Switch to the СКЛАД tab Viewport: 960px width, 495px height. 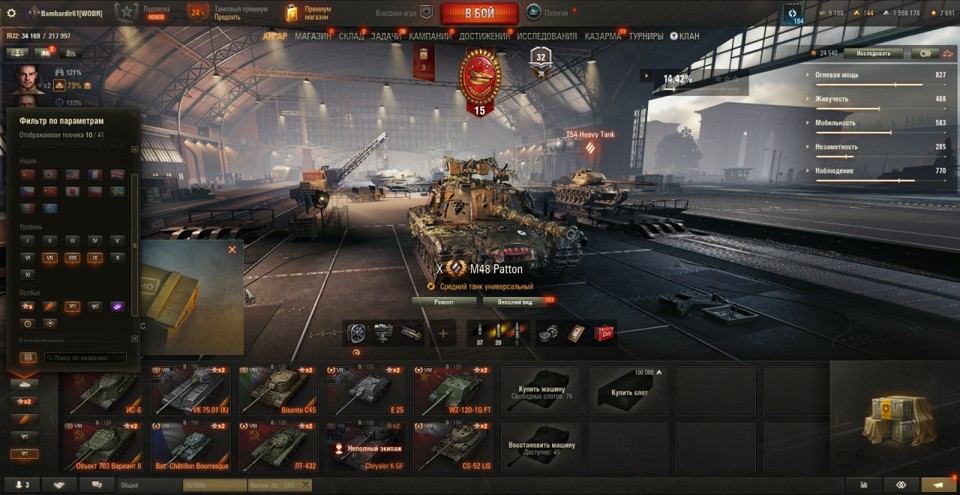click(352, 36)
